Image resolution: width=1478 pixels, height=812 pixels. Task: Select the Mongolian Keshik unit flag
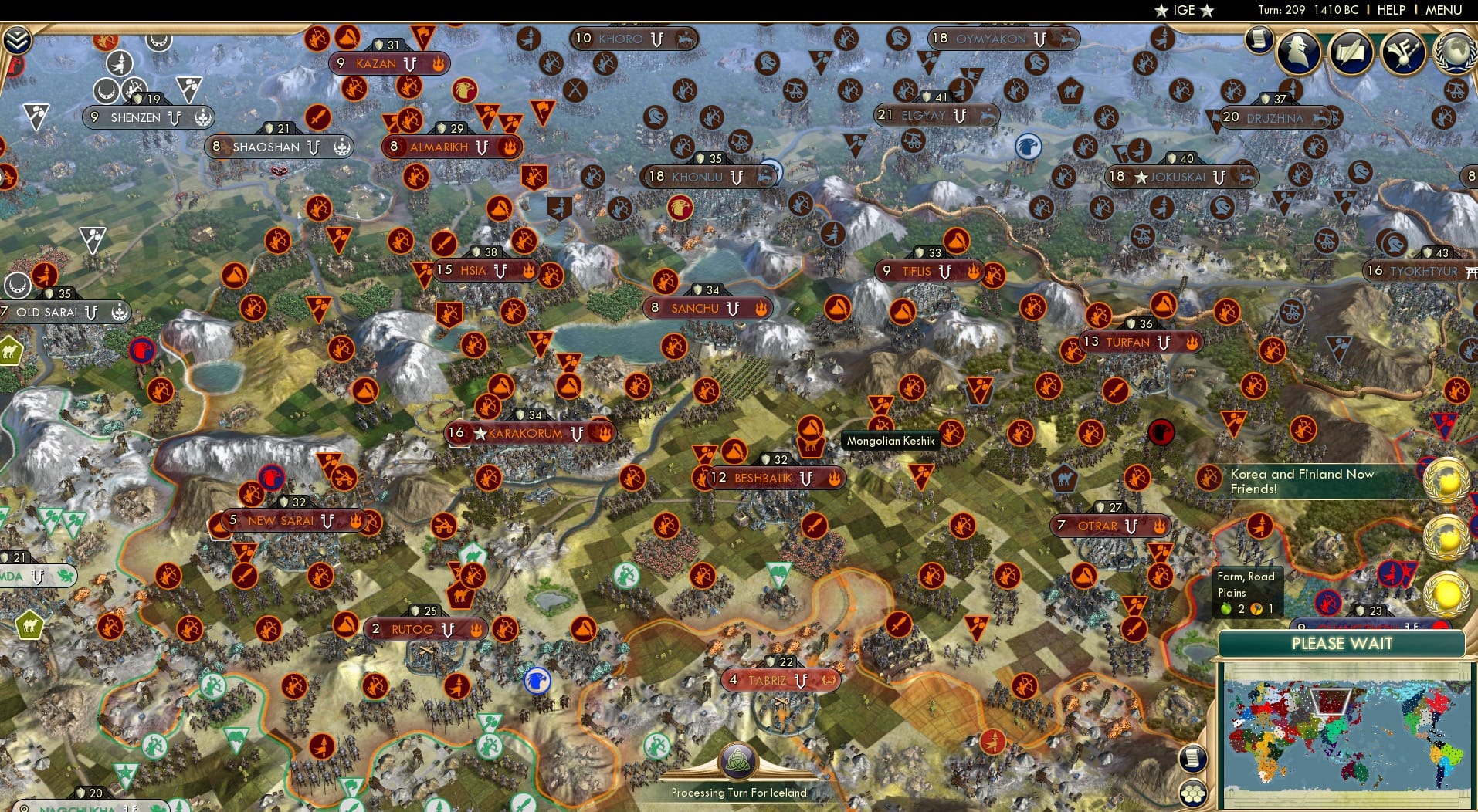810,432
